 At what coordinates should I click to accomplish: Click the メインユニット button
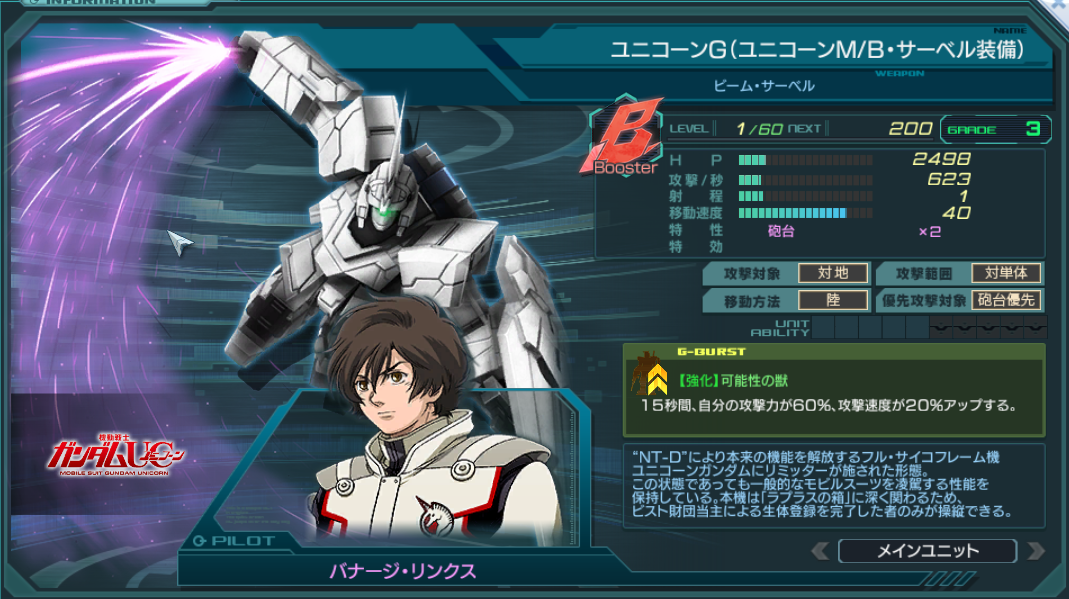[x=927, y=551]
